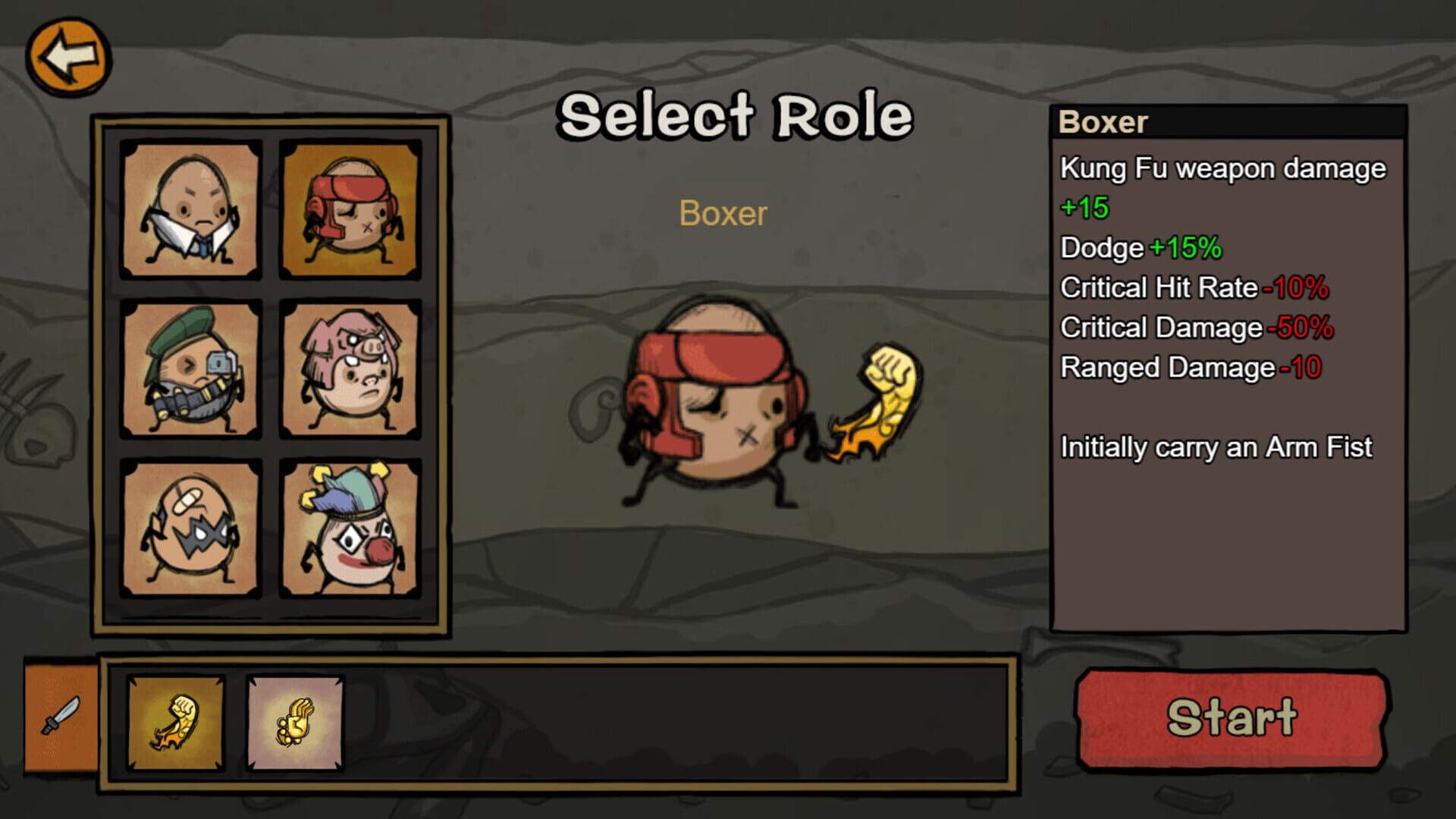Click the Kung Fu weapon damage stat
This screenshot has height=819, width=1456.
1222,168
